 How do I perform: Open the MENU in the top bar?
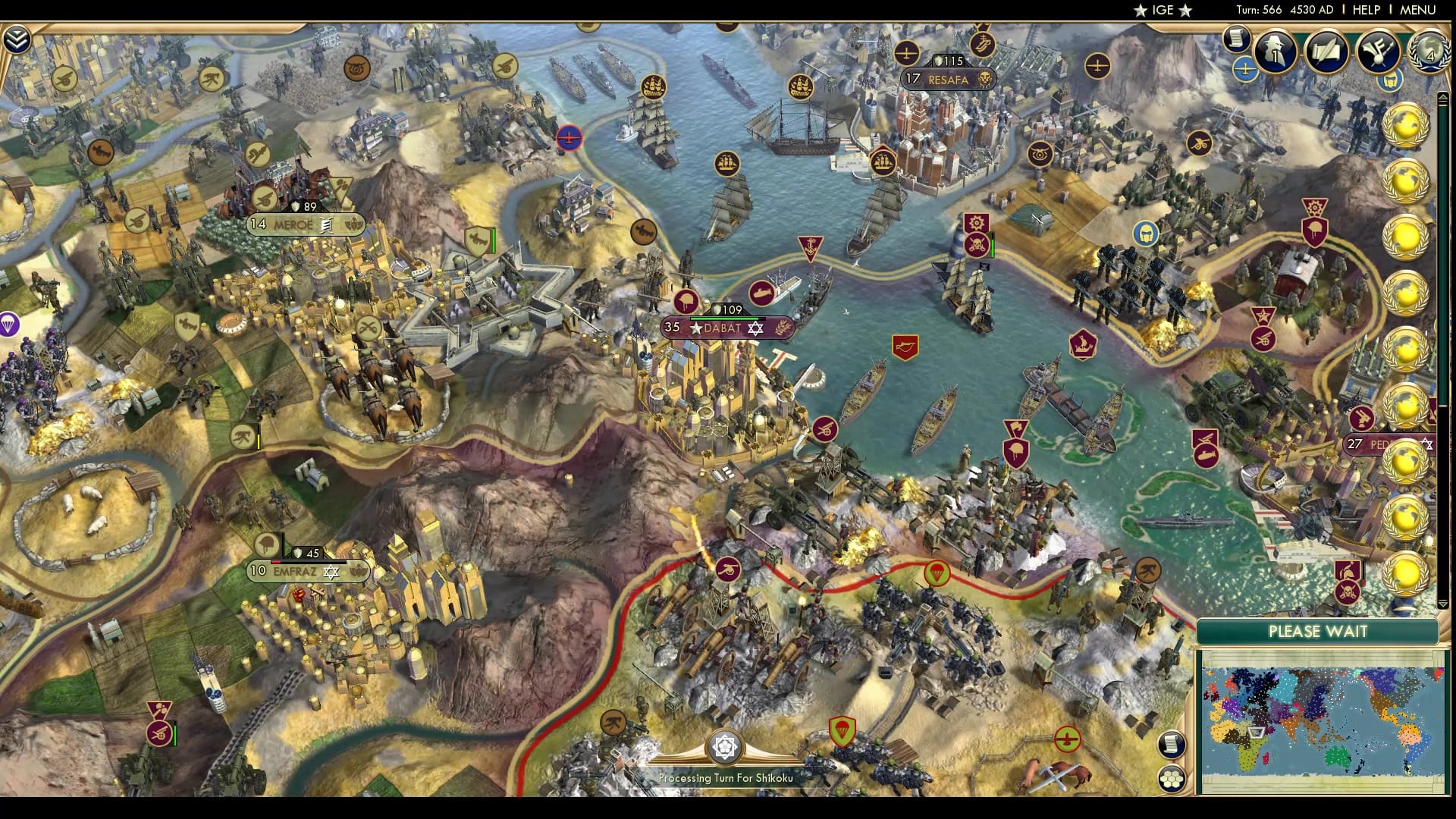[x=1417, y=10]
